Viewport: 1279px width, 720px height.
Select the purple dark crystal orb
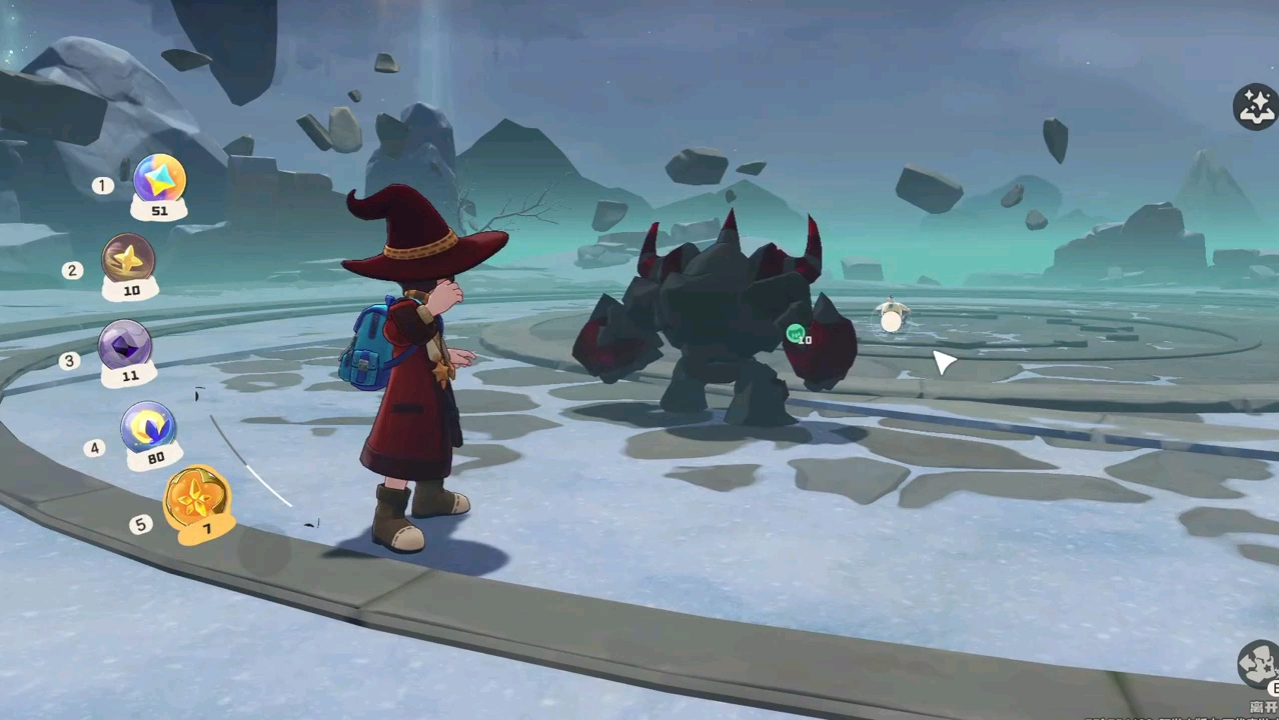(125, 345)
